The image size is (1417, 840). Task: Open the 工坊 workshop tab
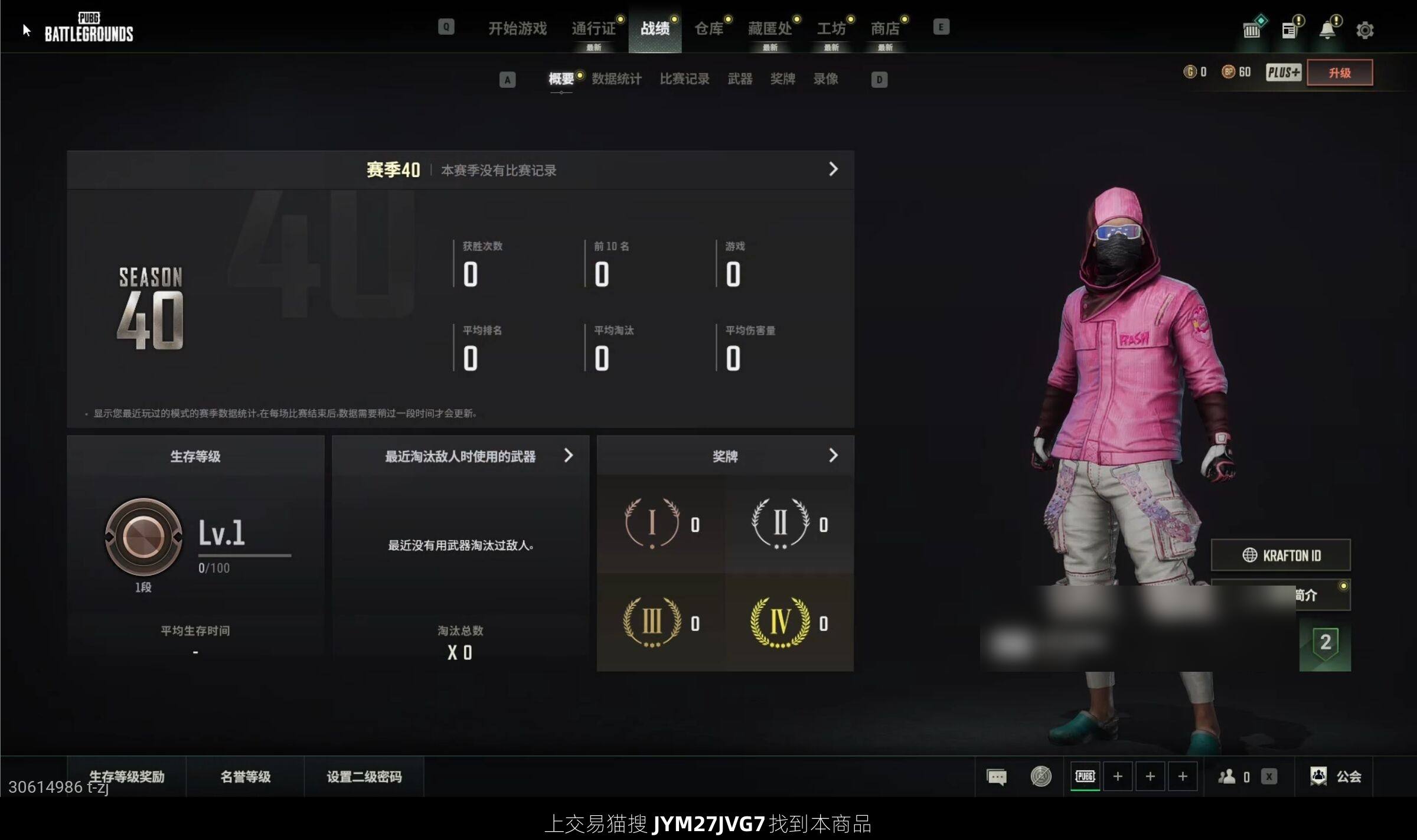click(x=831, y=28)
